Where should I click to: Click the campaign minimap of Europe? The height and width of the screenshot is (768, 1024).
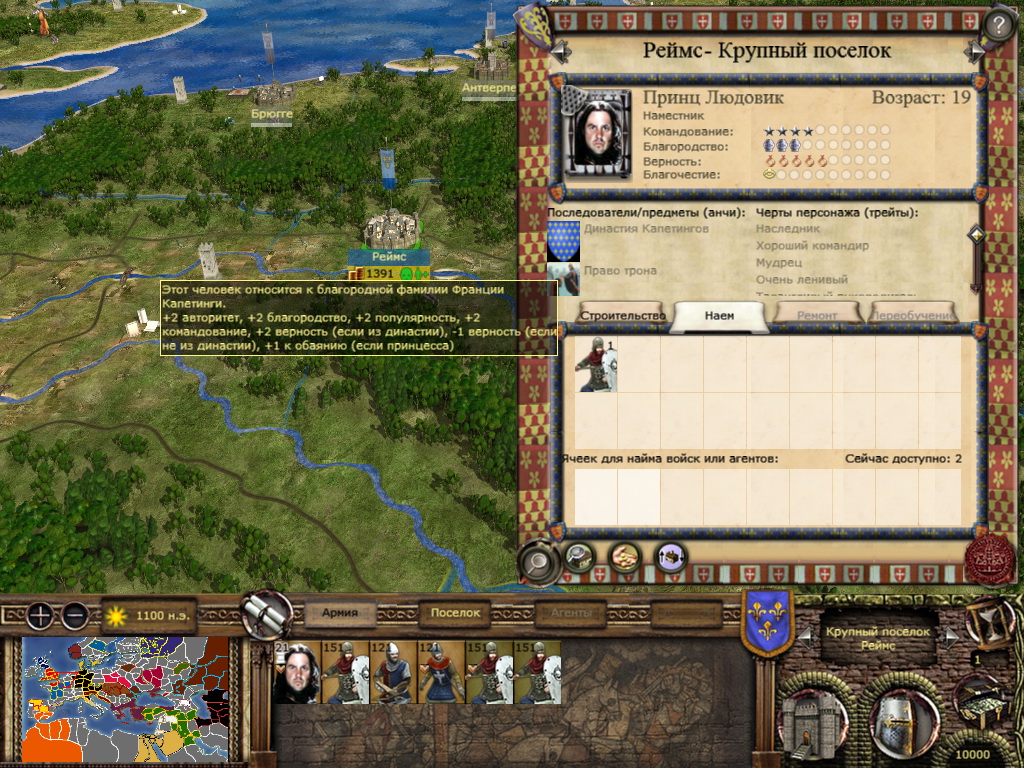point(125,700)
